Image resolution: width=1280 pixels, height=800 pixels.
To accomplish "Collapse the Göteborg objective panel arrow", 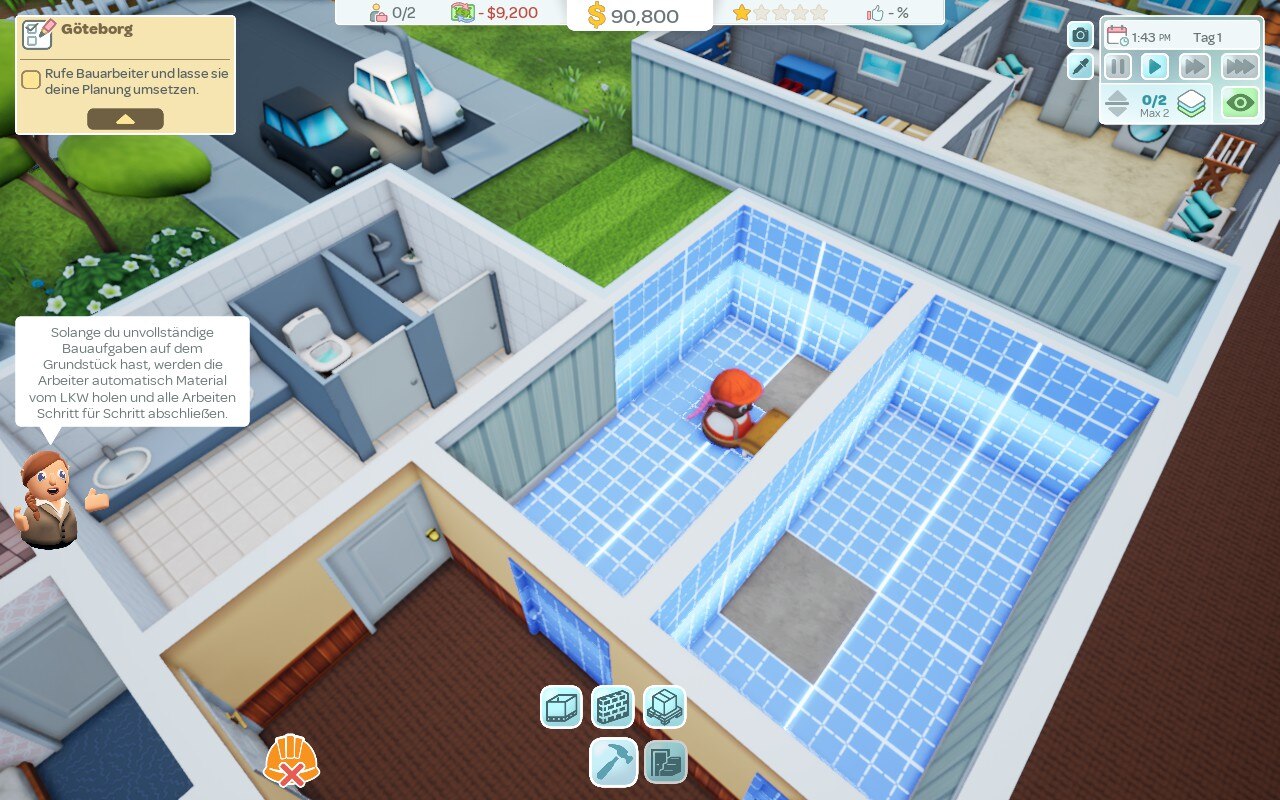I will click(125, 119).
